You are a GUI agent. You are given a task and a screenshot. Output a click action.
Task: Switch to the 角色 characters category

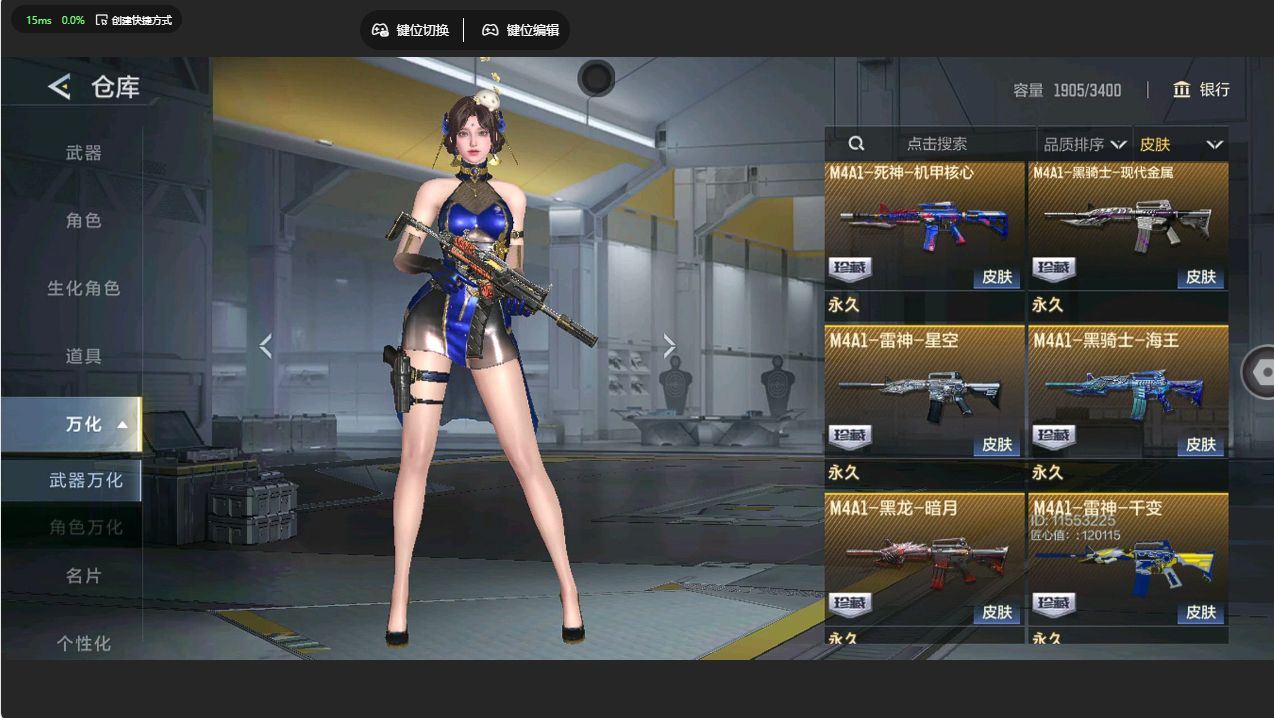point(84,220)
